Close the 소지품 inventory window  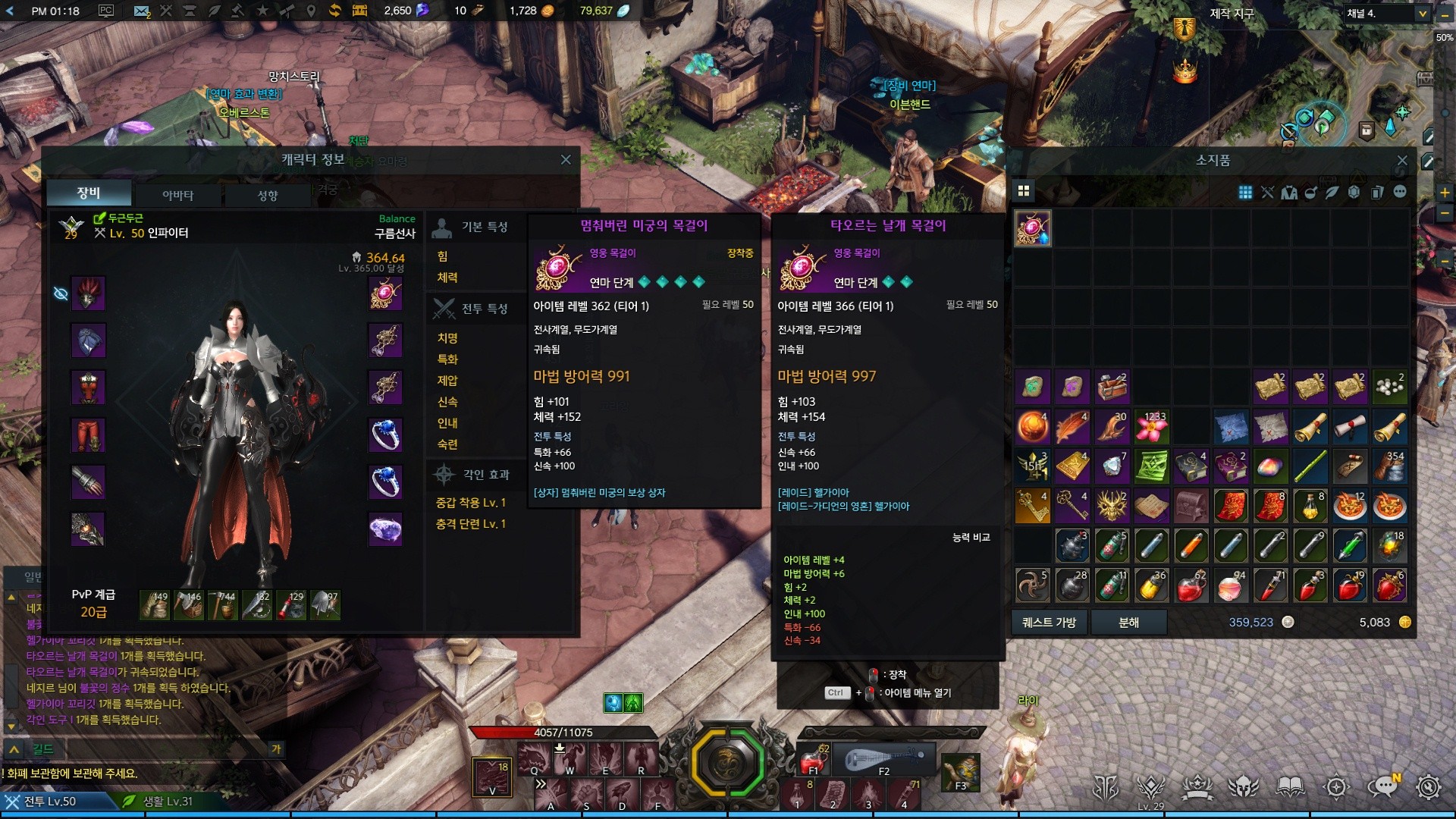[x=1402, y=161]
